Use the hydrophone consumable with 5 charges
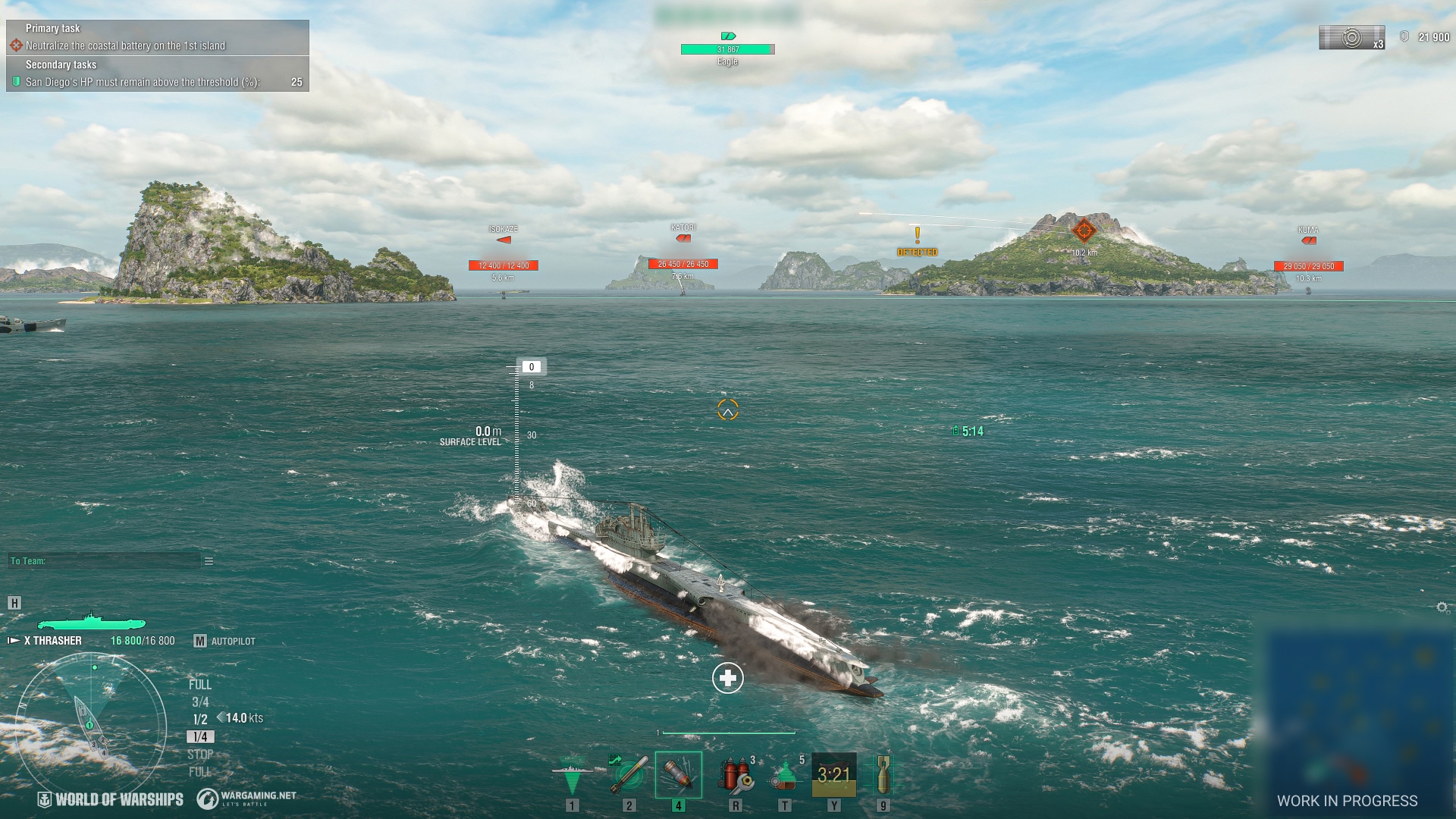Screen dimensions: 1456x819 tap(785, 775)
